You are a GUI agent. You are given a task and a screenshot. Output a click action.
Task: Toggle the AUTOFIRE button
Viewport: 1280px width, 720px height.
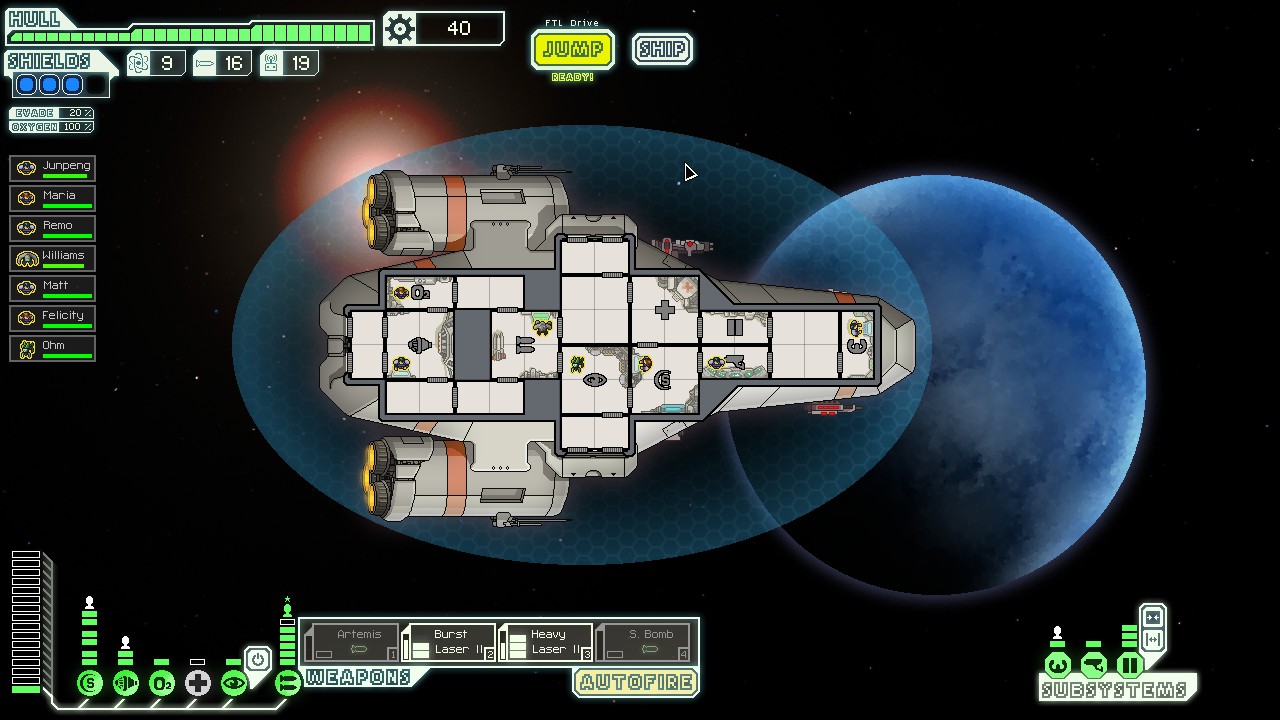[636, 683]
